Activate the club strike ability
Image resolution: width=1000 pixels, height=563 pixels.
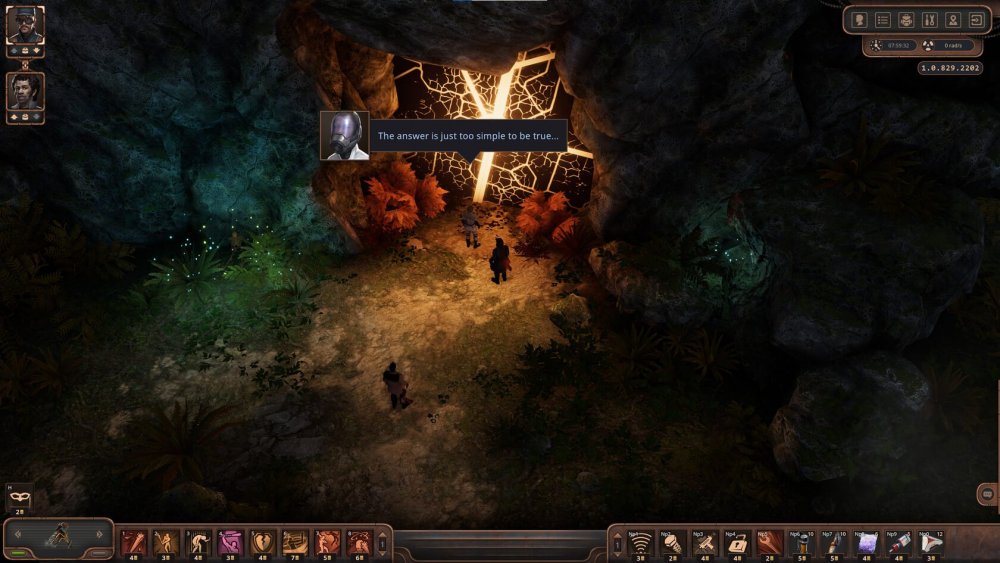click(134, 541)
